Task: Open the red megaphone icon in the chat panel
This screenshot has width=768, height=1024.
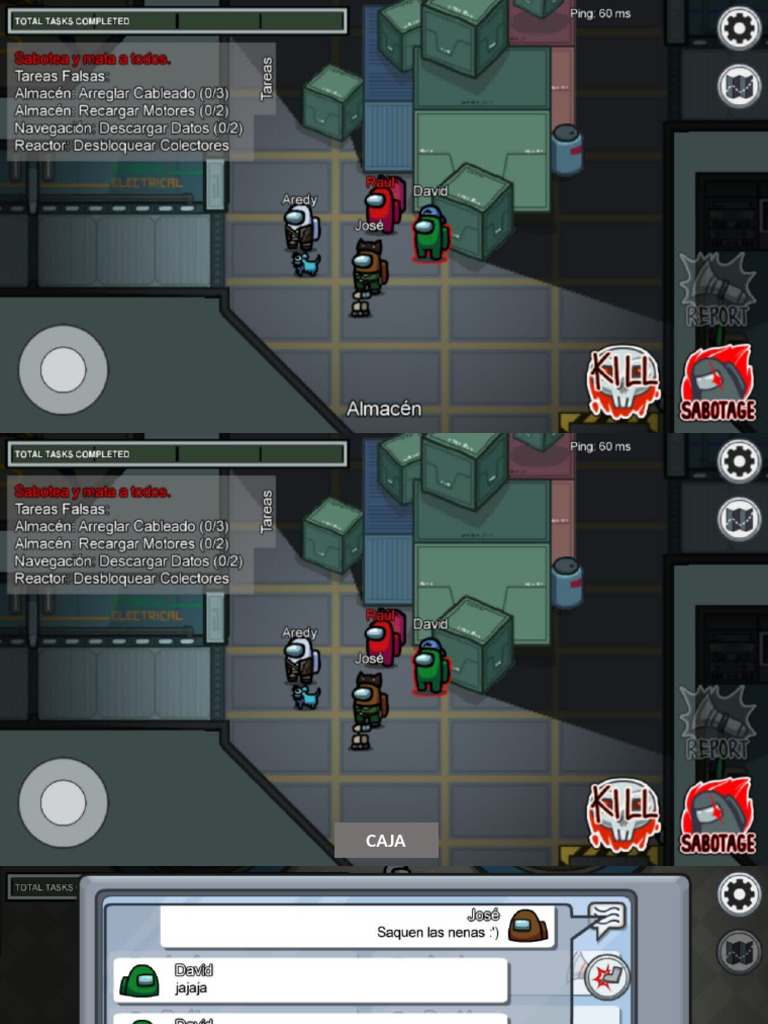Action: [x=607, y=976]
